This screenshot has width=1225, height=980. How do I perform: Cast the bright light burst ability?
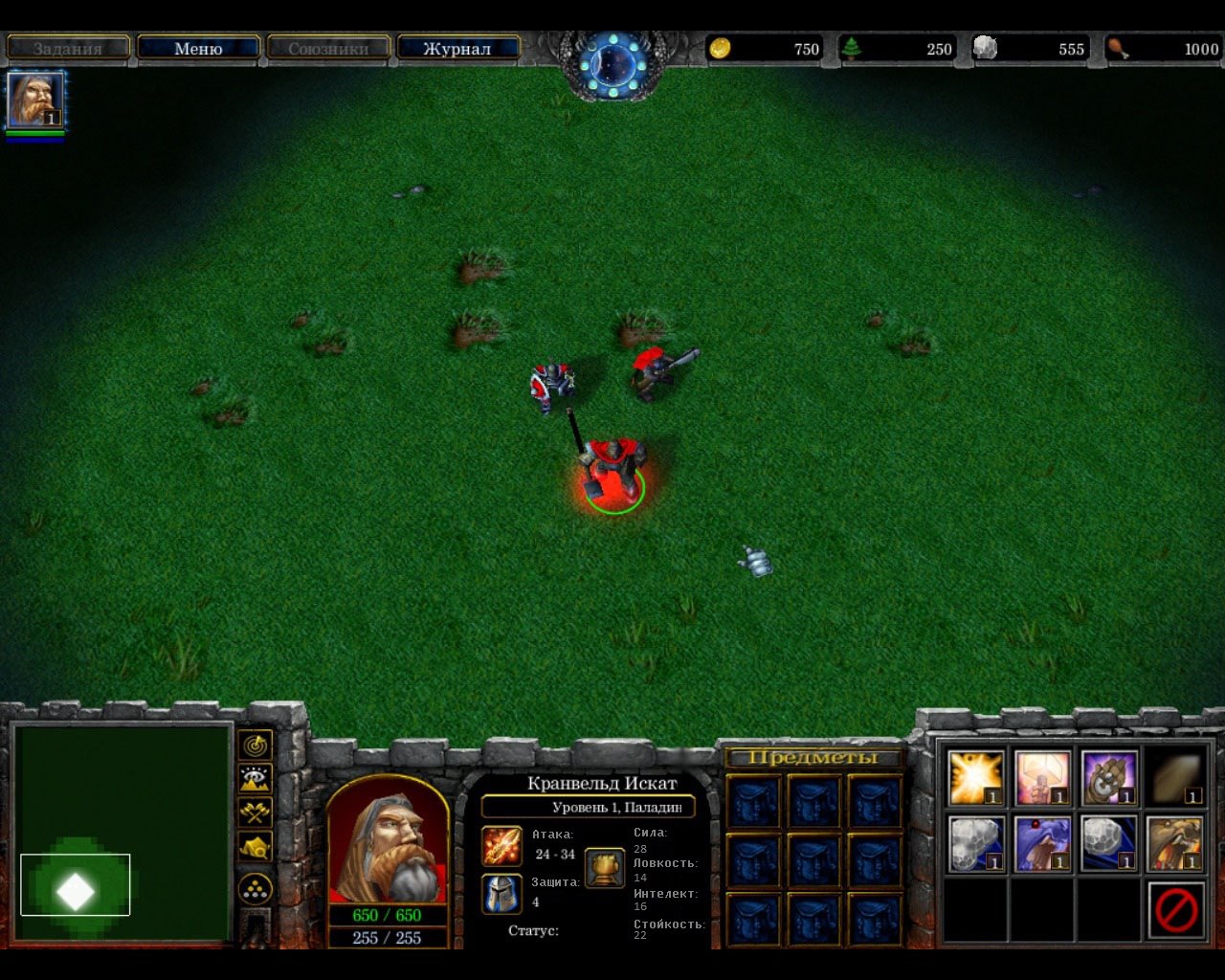click(x=975, y=777)
